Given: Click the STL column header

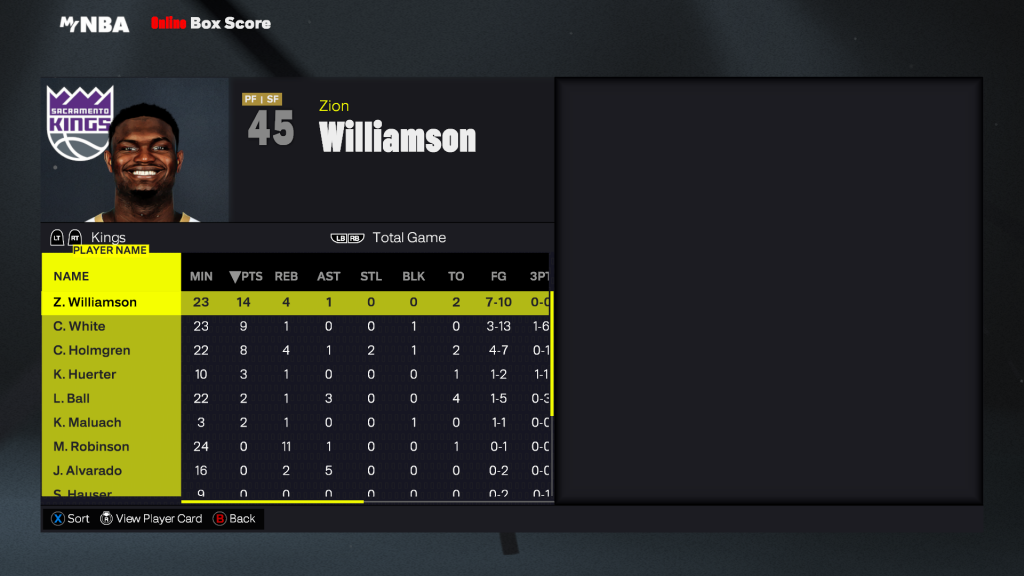Looking at the screenshot, I should 371,276.
